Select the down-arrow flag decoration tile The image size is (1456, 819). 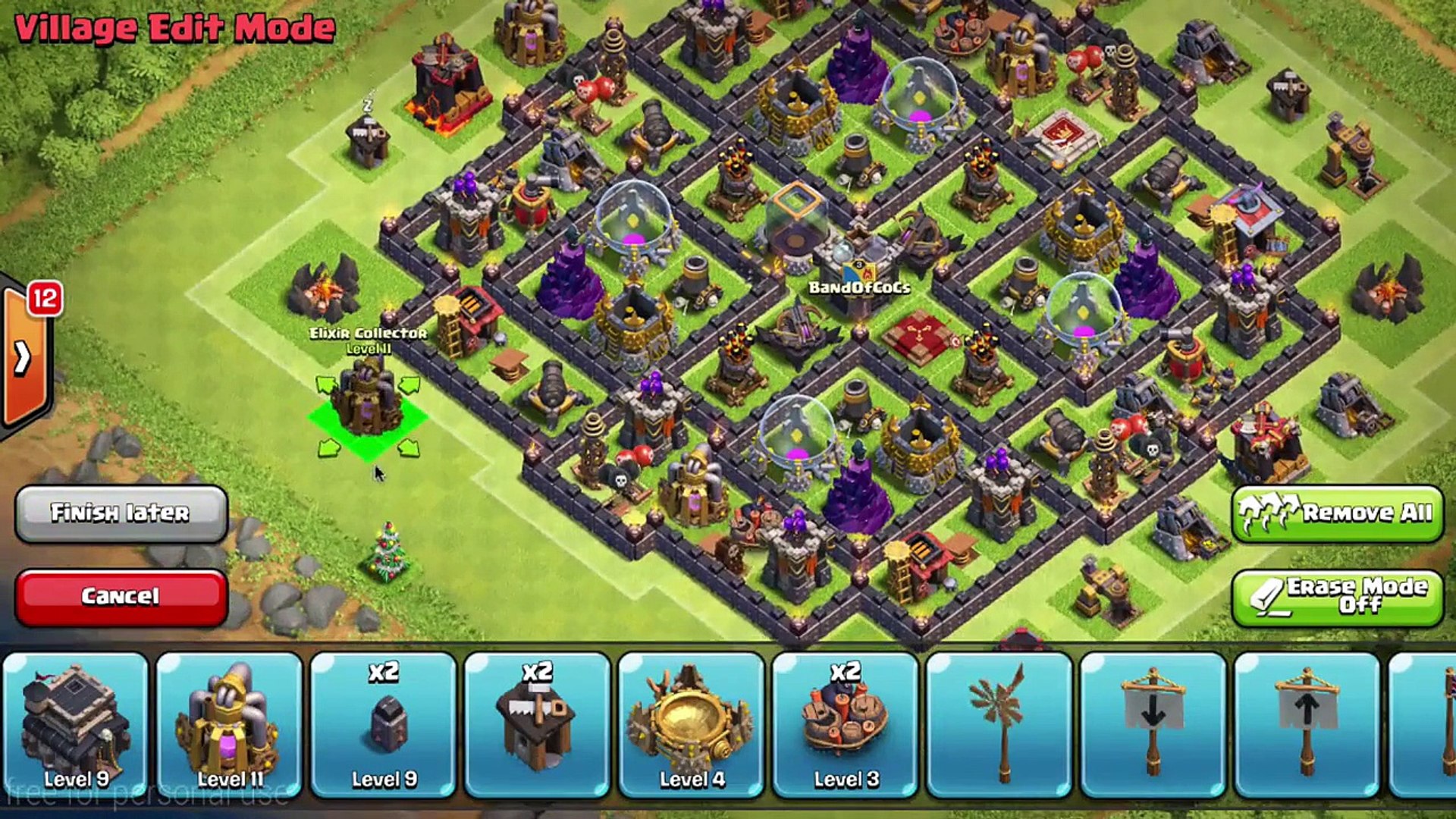pos(1153,724)
